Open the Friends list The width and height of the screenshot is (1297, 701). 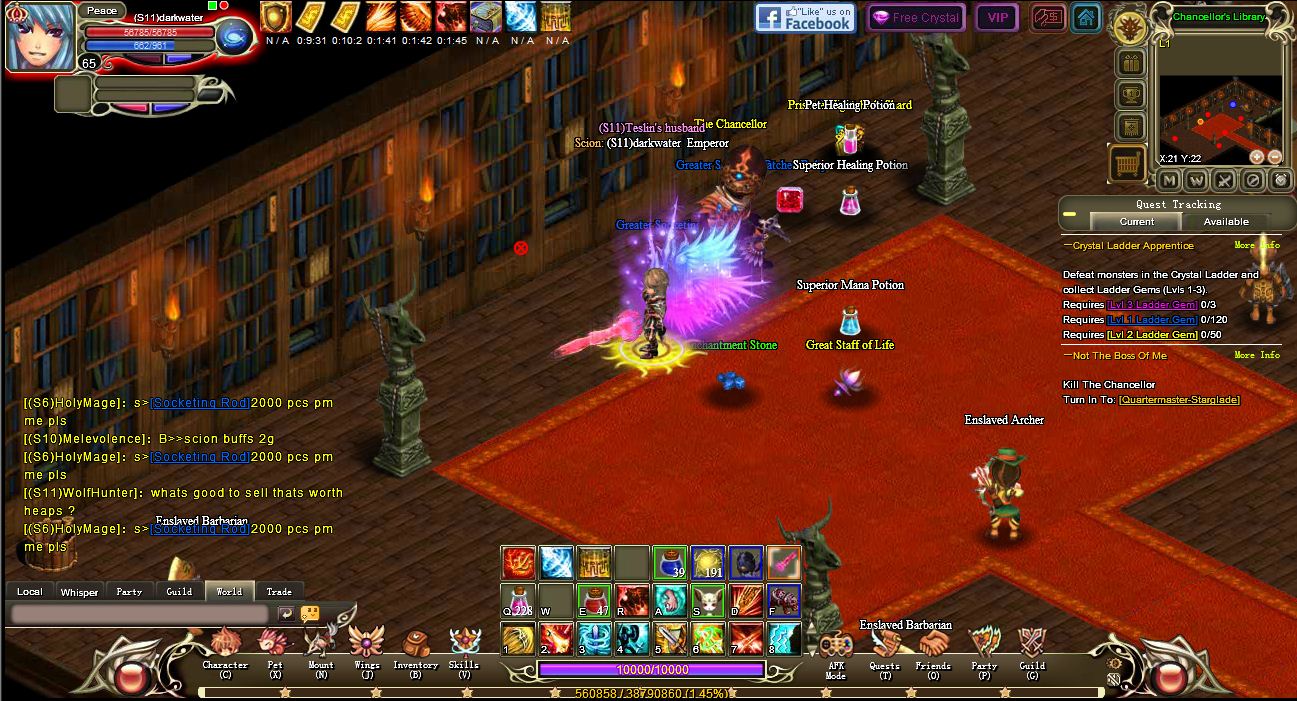pyautogui.click(x=933, y=645)
